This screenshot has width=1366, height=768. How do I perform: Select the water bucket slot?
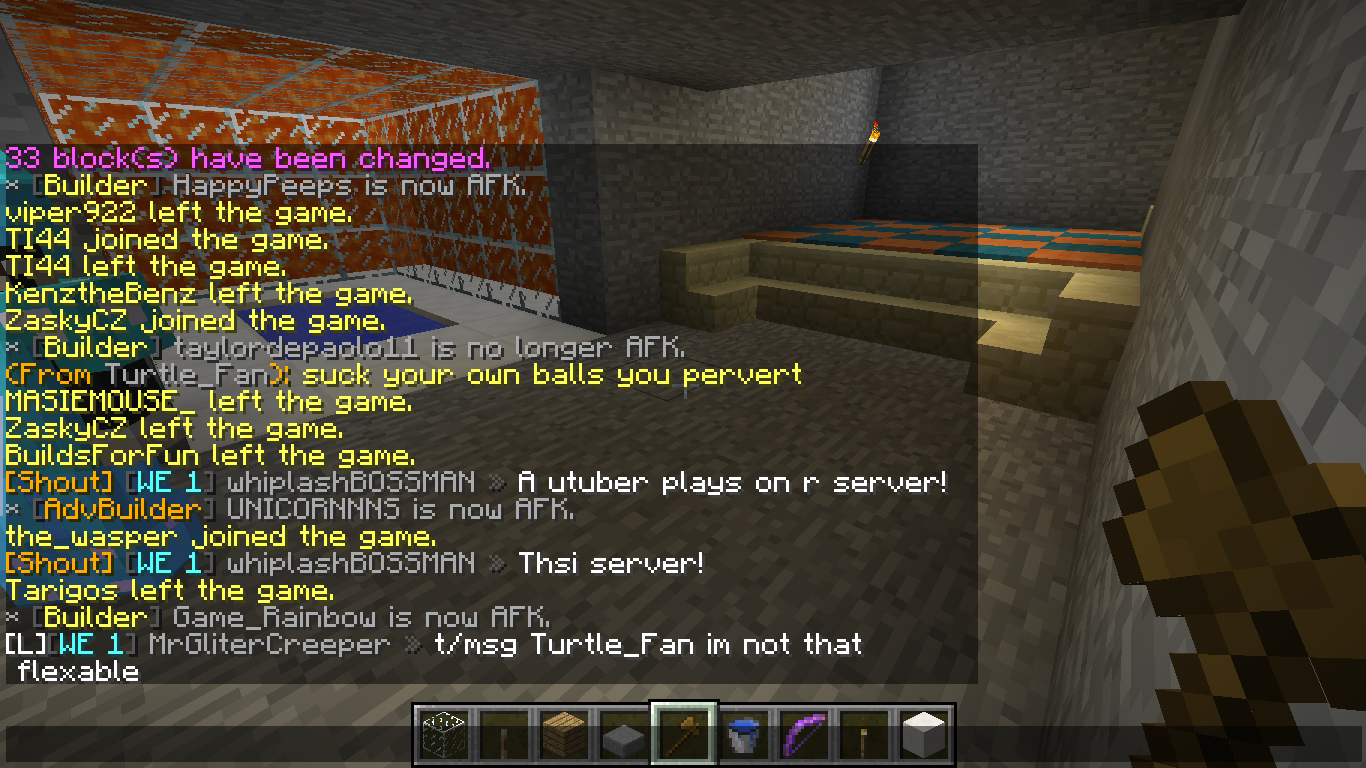pyautogui.click(x=744, y=735)
